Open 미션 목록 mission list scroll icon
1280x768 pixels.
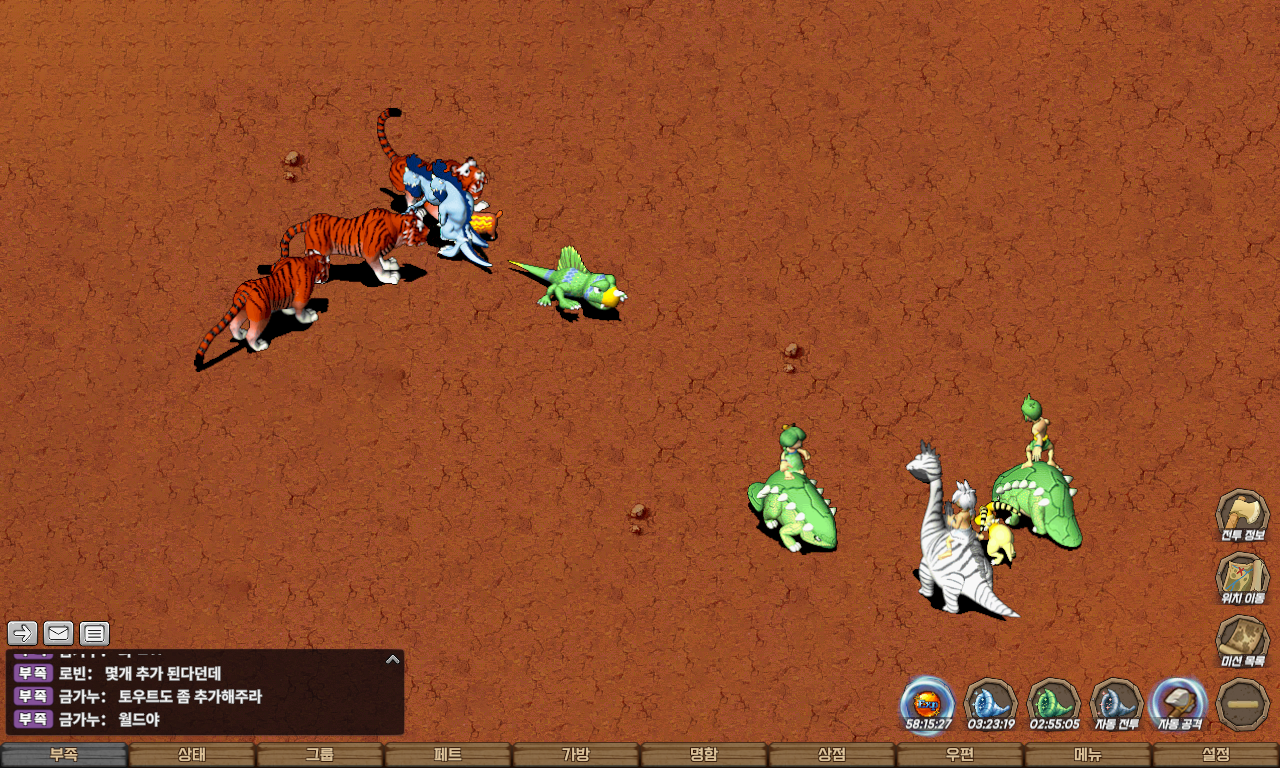pos(1242,640)
